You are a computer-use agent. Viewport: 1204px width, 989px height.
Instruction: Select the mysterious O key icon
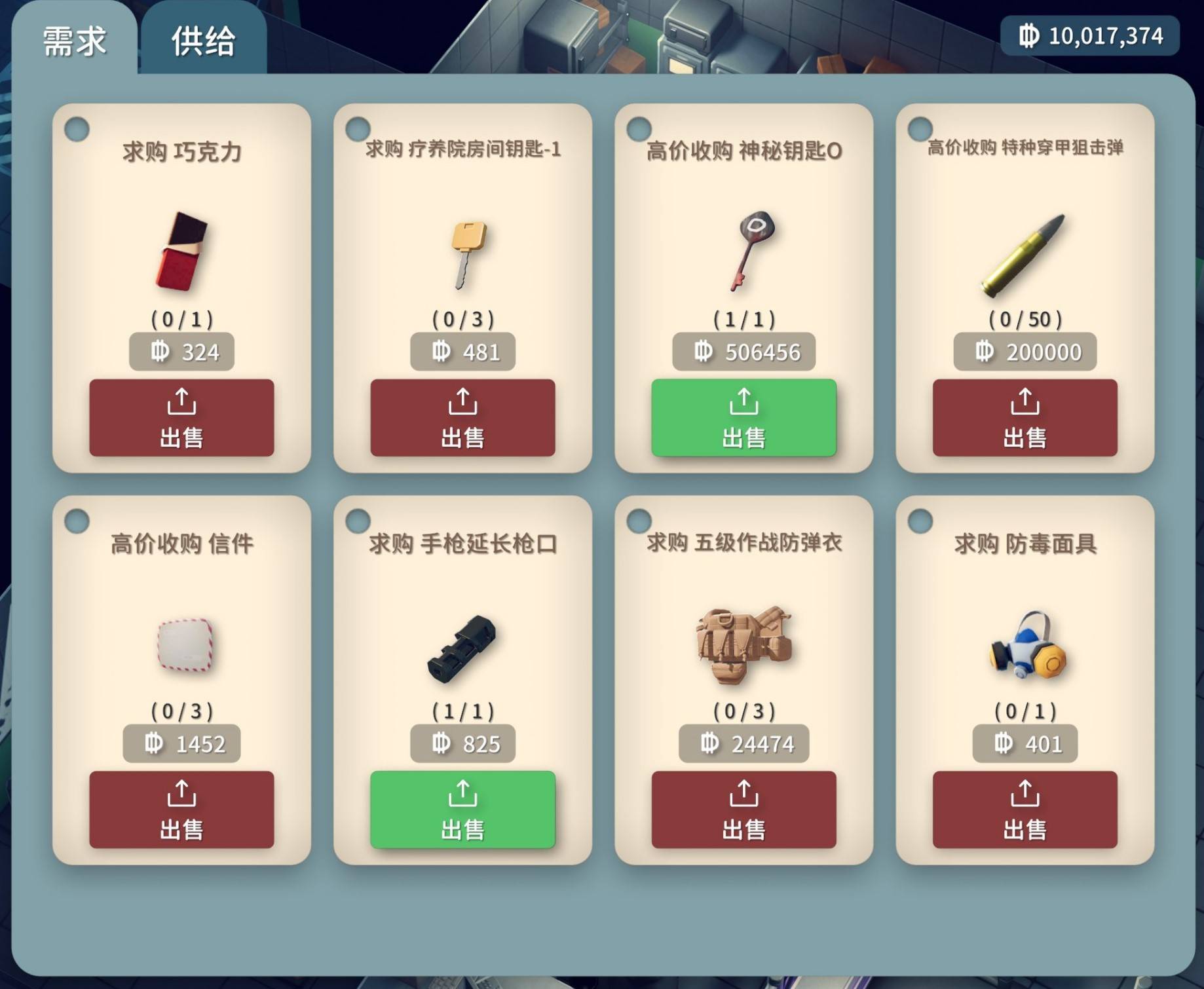[x=752, y=249]
